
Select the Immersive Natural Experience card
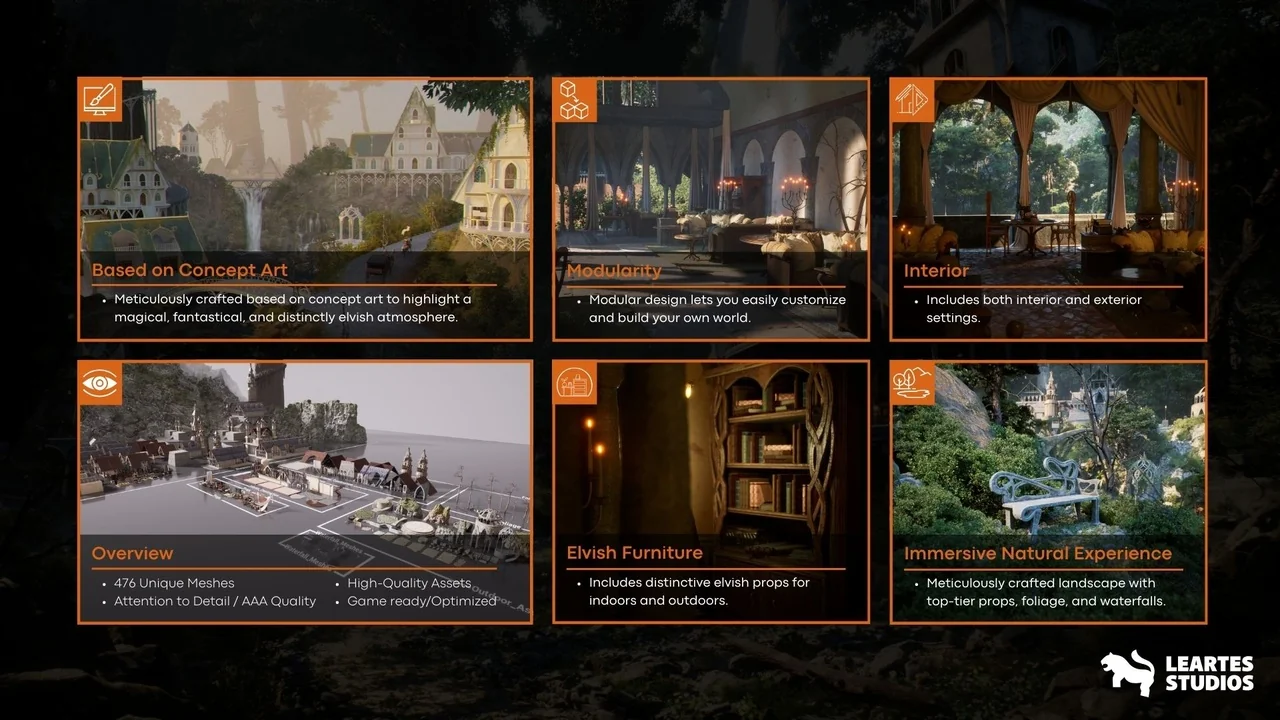[x=1048, y=492]
